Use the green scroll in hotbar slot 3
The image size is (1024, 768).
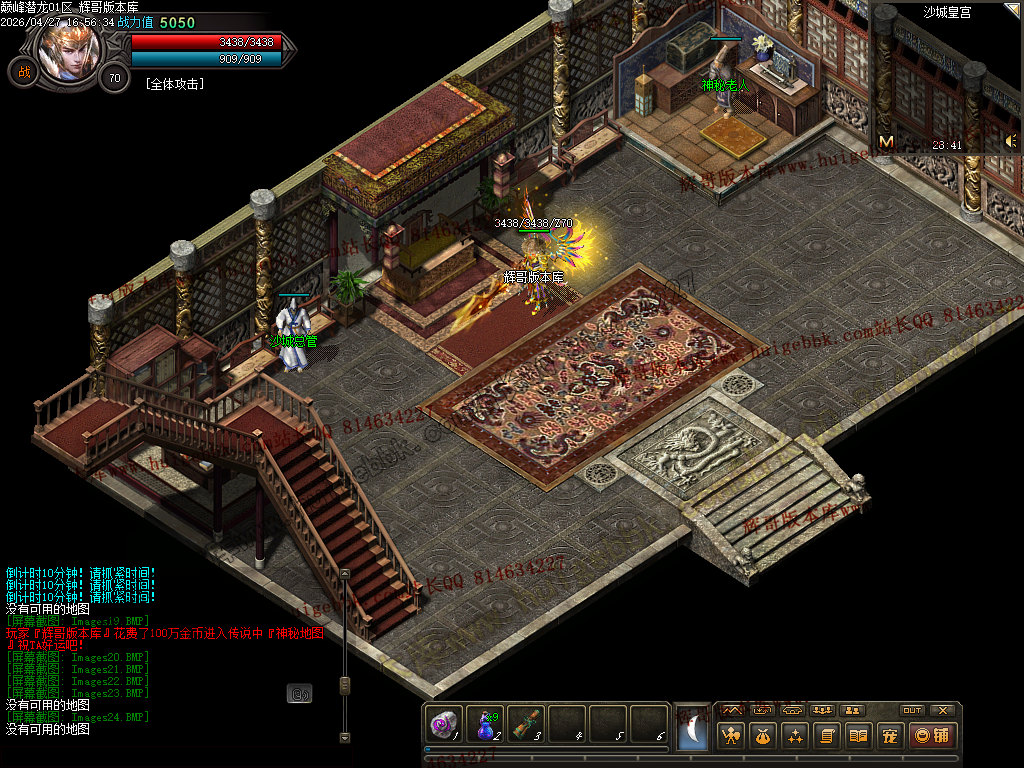coord(526,723)
